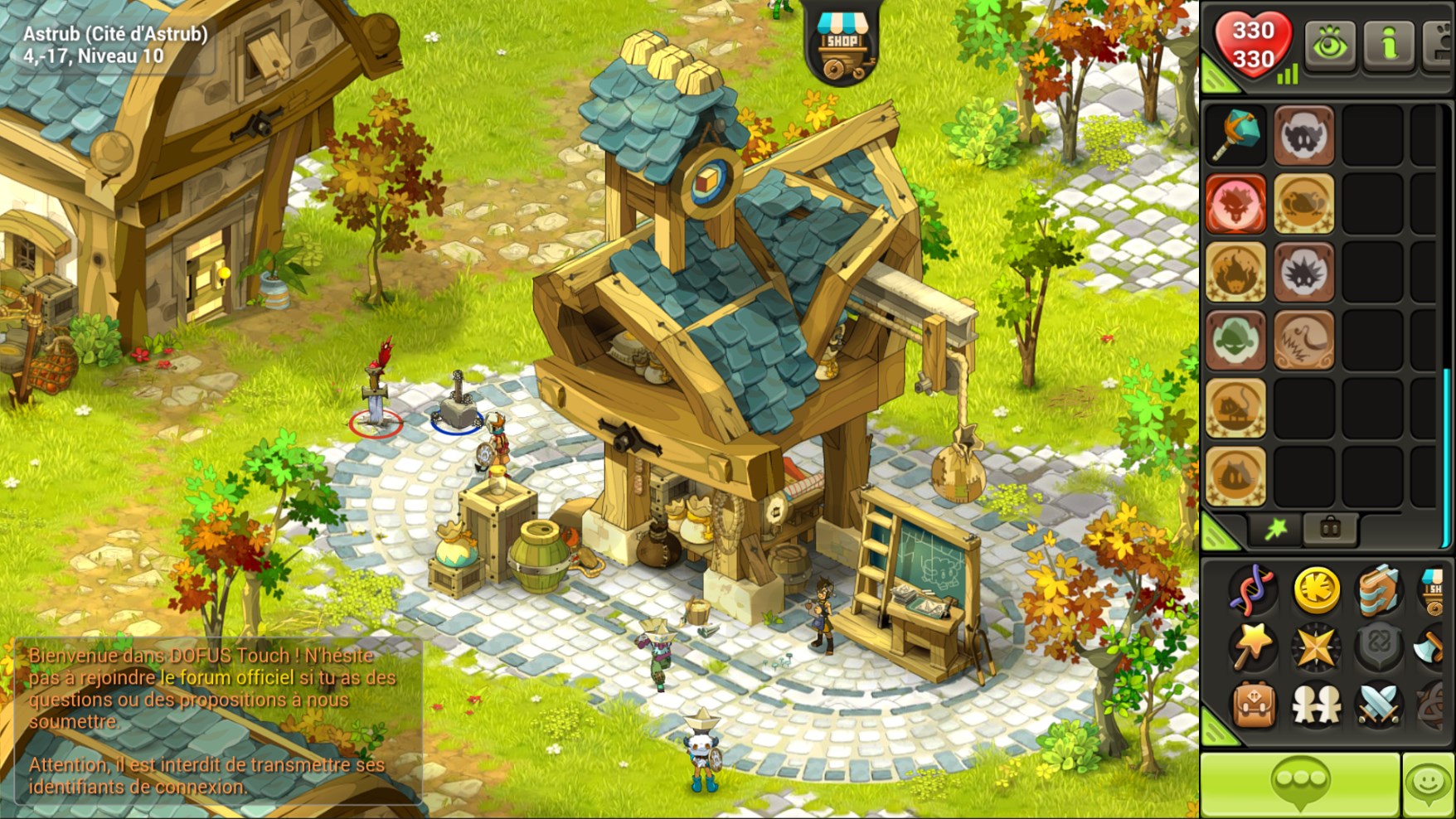Image resolution: width=1456 pixels, height=819 pixels.
Task: Select the hammer weapon in the spell bar
Action: [x=1236, y=134]
